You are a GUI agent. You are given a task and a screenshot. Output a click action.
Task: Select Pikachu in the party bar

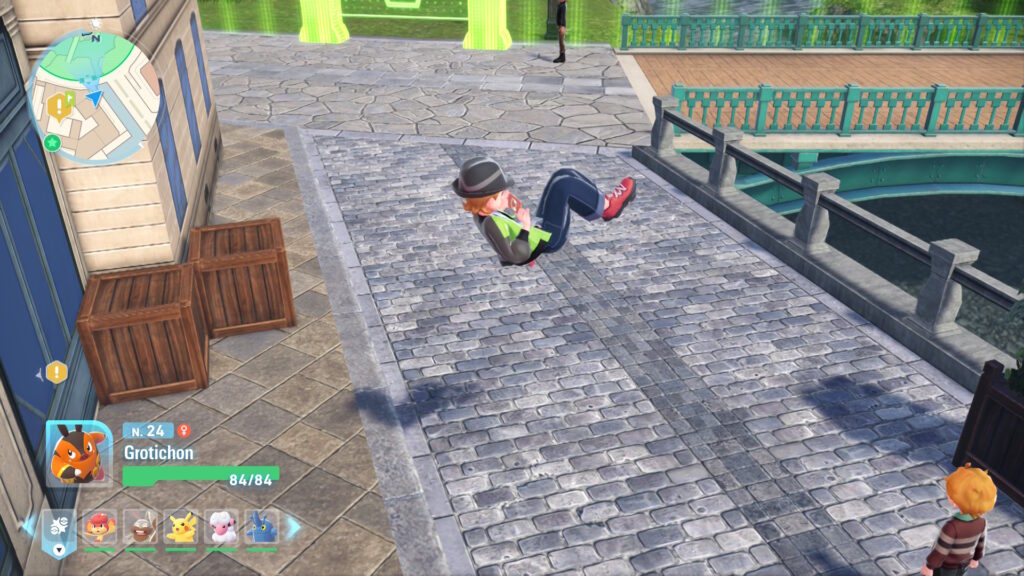[181, 526]
